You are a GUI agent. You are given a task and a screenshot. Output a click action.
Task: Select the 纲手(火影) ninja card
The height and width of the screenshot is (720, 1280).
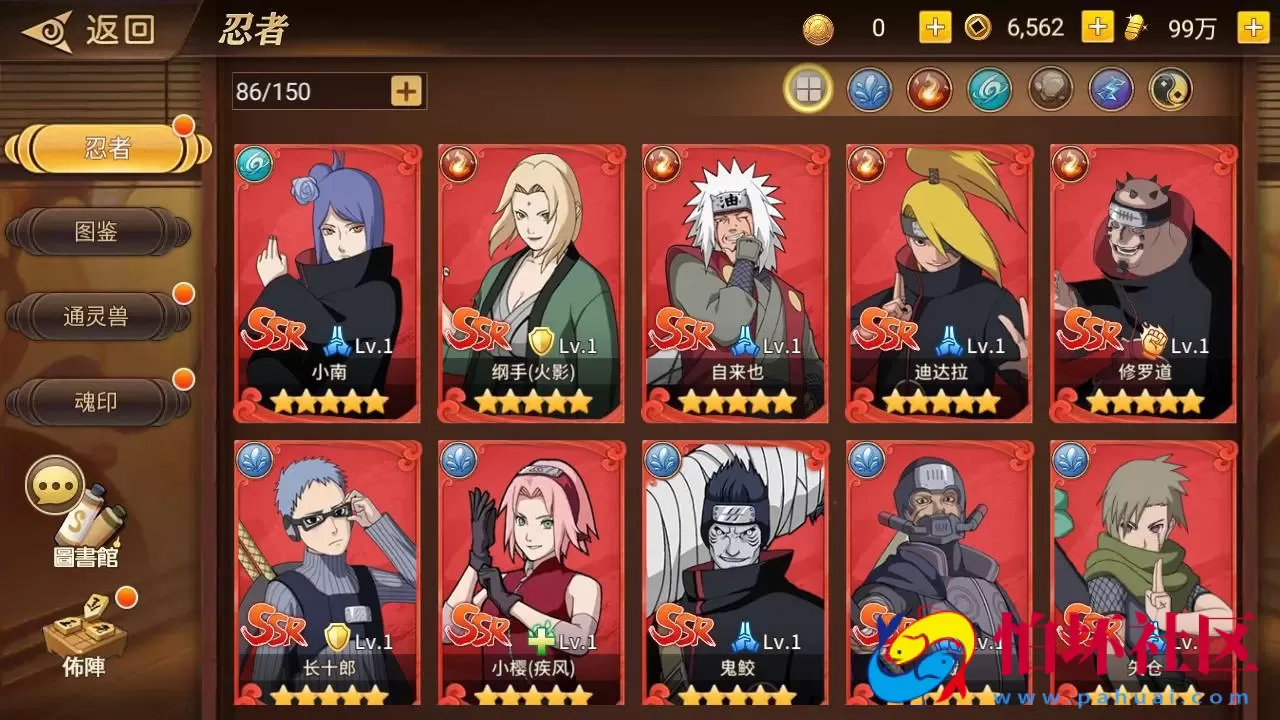pyautogui.click(x=531, y=283)
